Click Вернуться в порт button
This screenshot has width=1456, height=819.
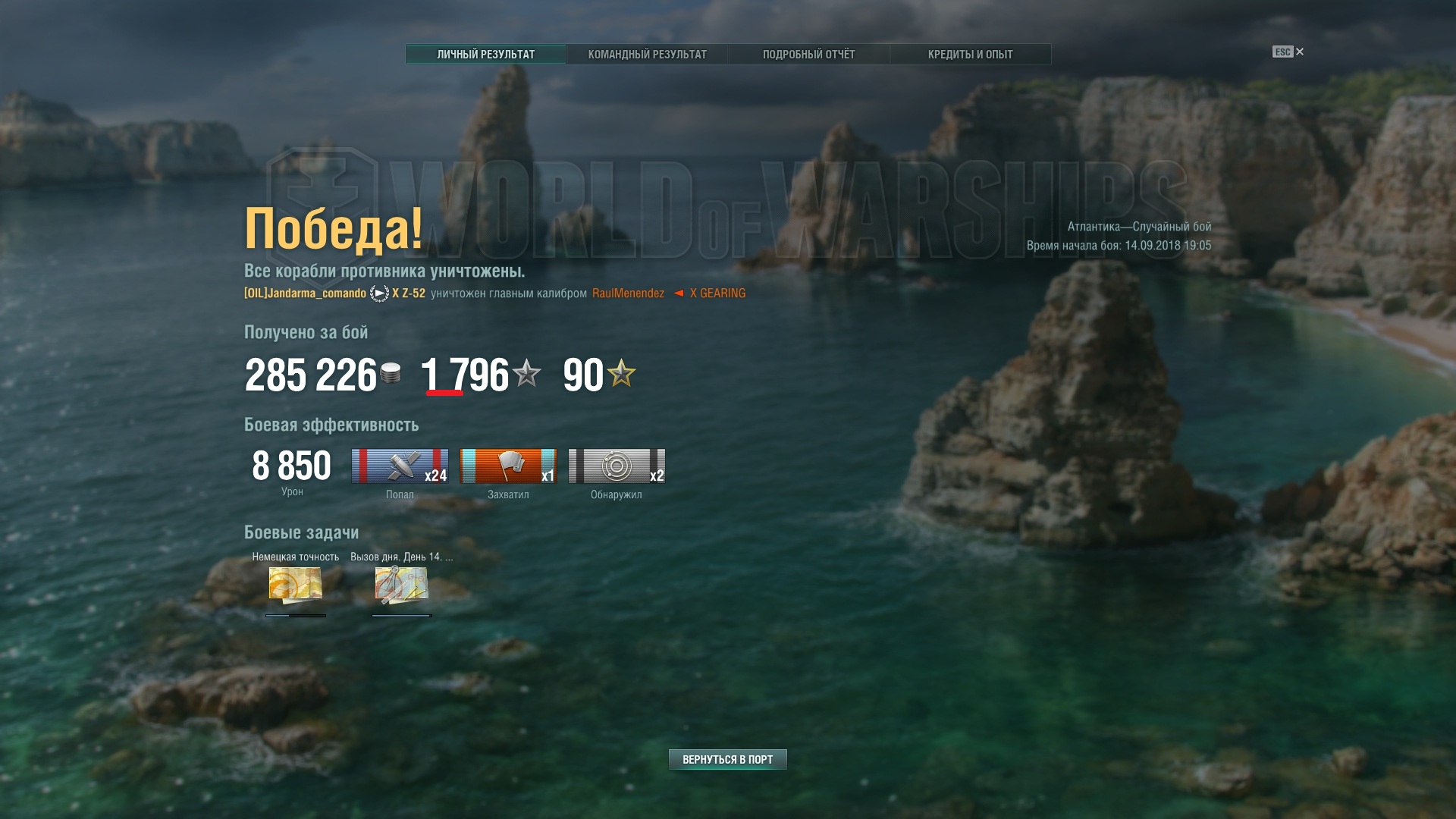click(x=727, y=760)
